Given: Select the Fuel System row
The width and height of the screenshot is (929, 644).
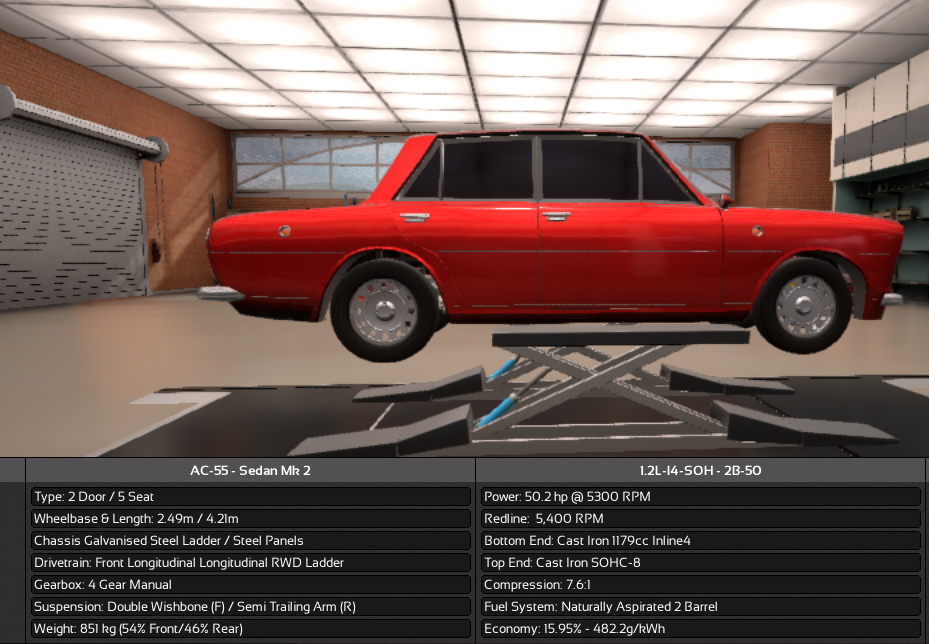Looking at the screenshot, I should [x=700, y=607].
